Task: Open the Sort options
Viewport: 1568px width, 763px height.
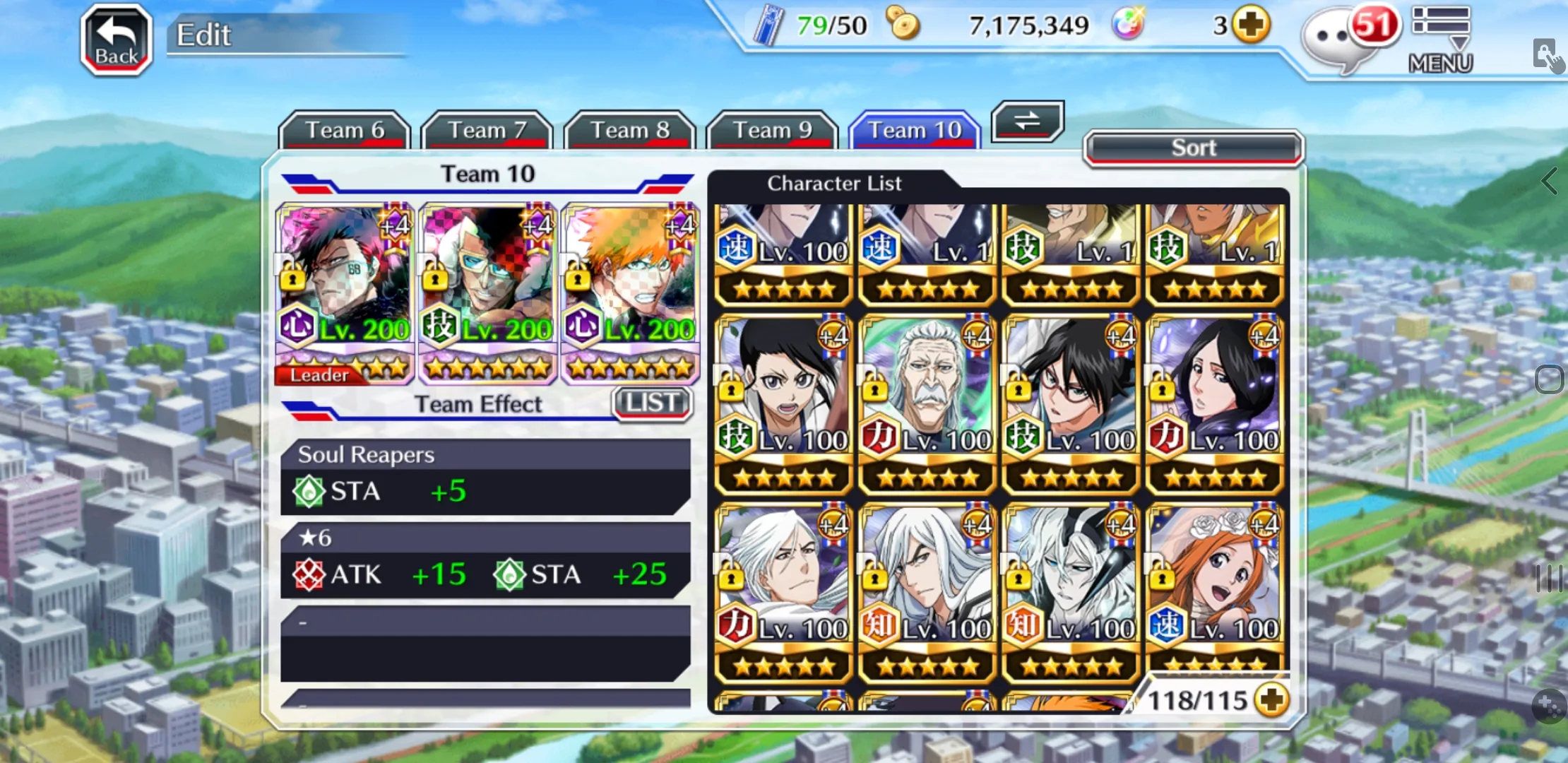Action: [x=1193, y=148]
